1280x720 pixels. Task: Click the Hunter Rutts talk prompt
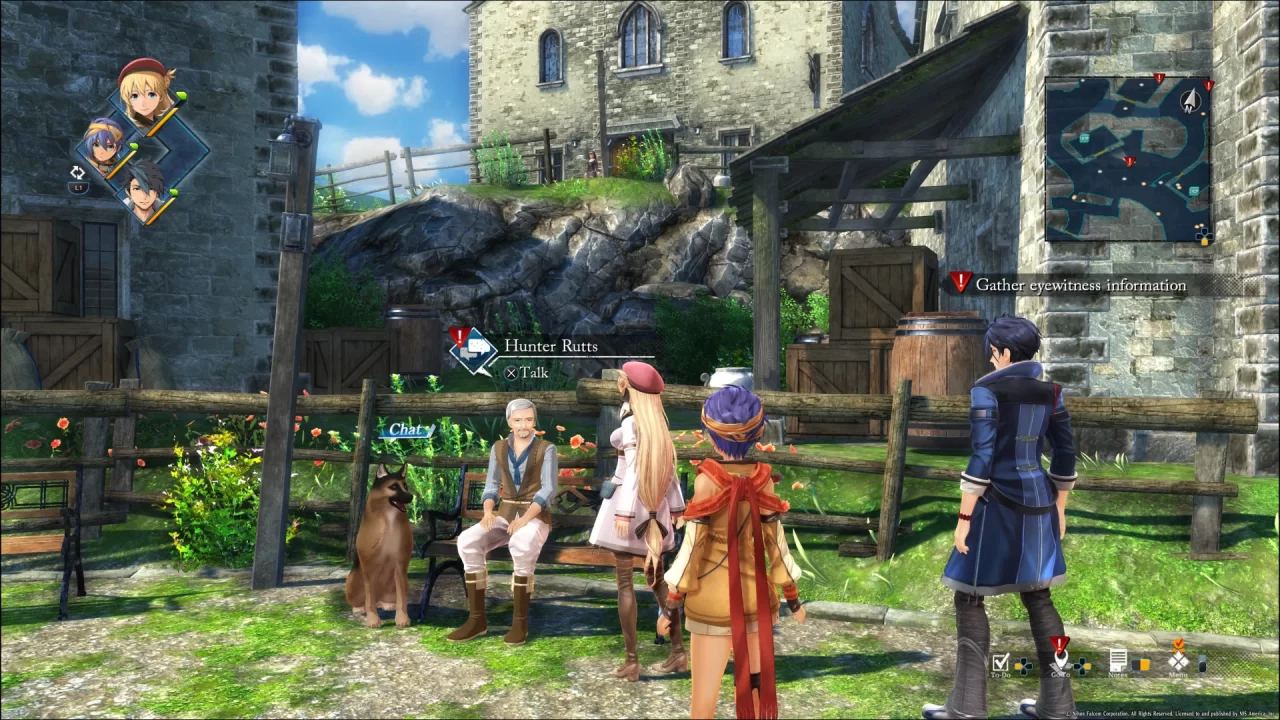[549, 346]
